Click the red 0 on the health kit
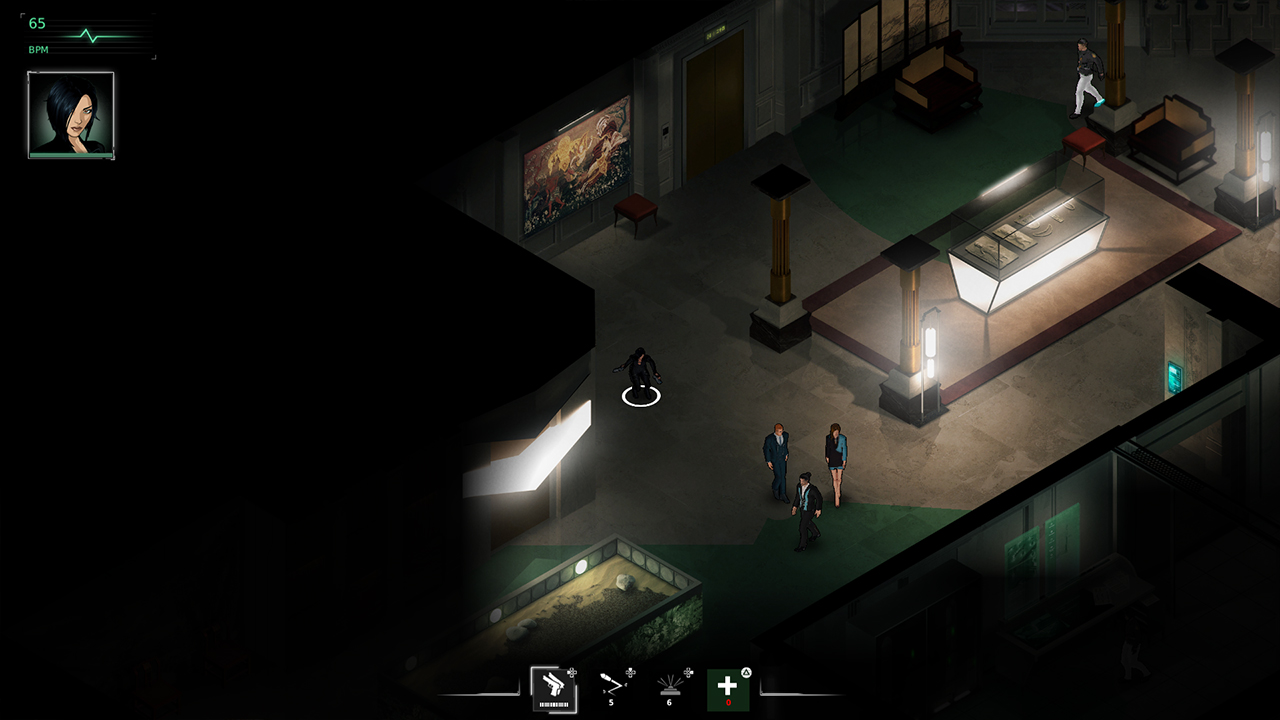1280x720 pixels. coord(728,702)
